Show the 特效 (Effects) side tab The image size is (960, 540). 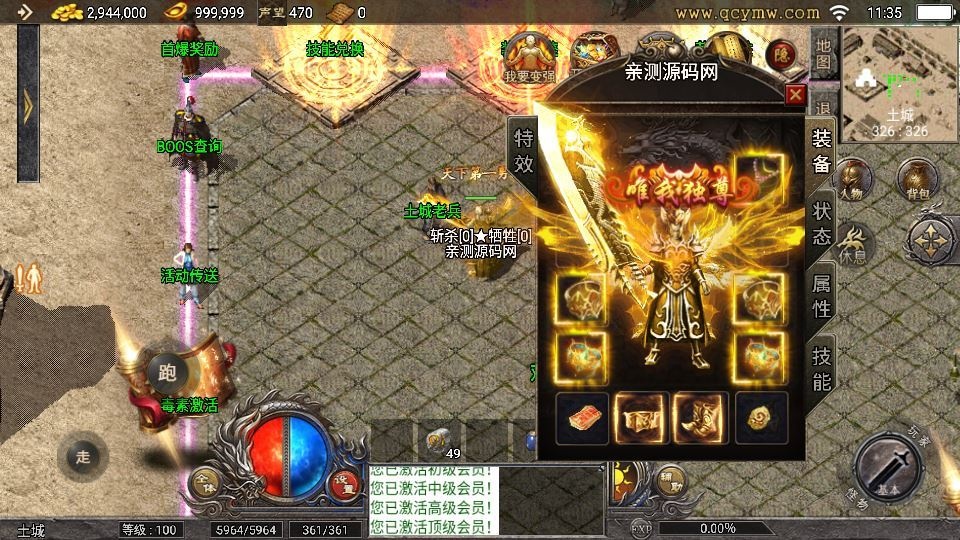click(x=523, y=152)
